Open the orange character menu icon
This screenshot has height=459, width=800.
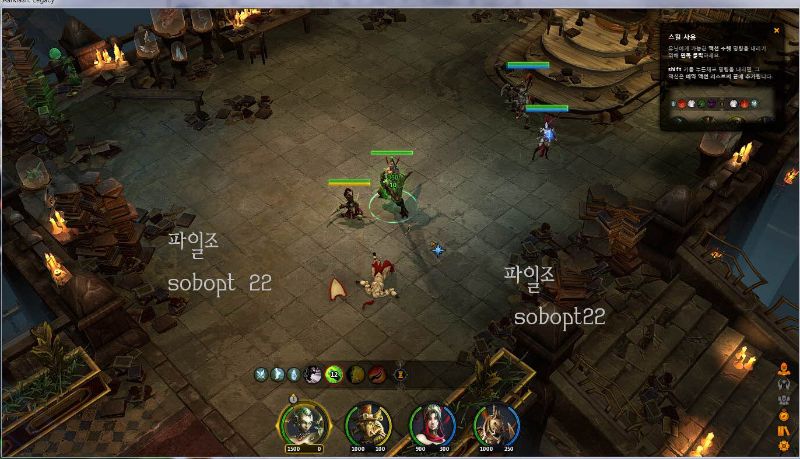point(784,369)
